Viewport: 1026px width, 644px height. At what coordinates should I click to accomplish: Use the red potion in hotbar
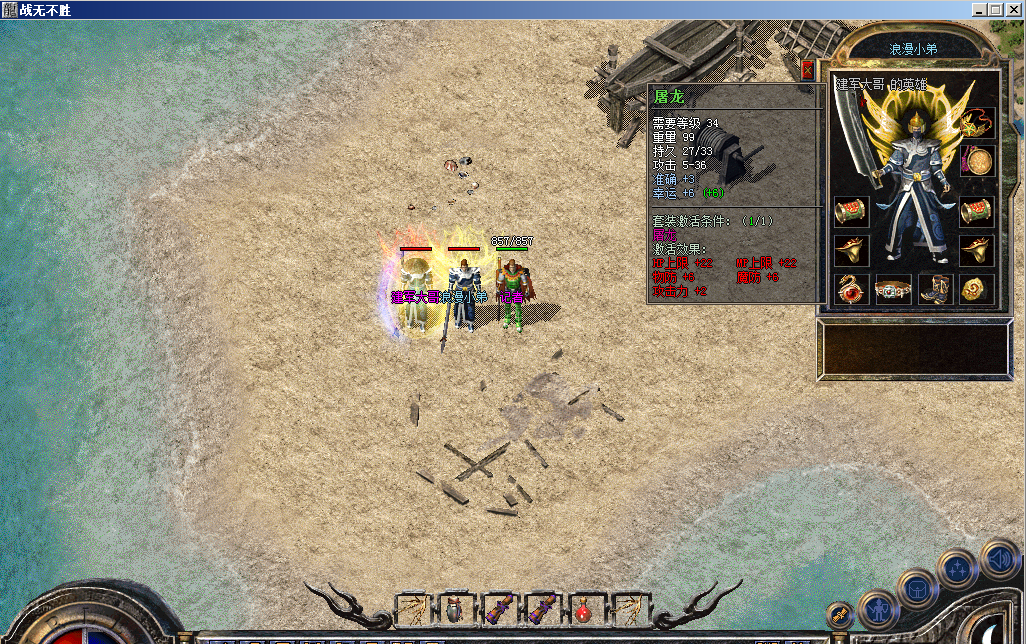583,608
